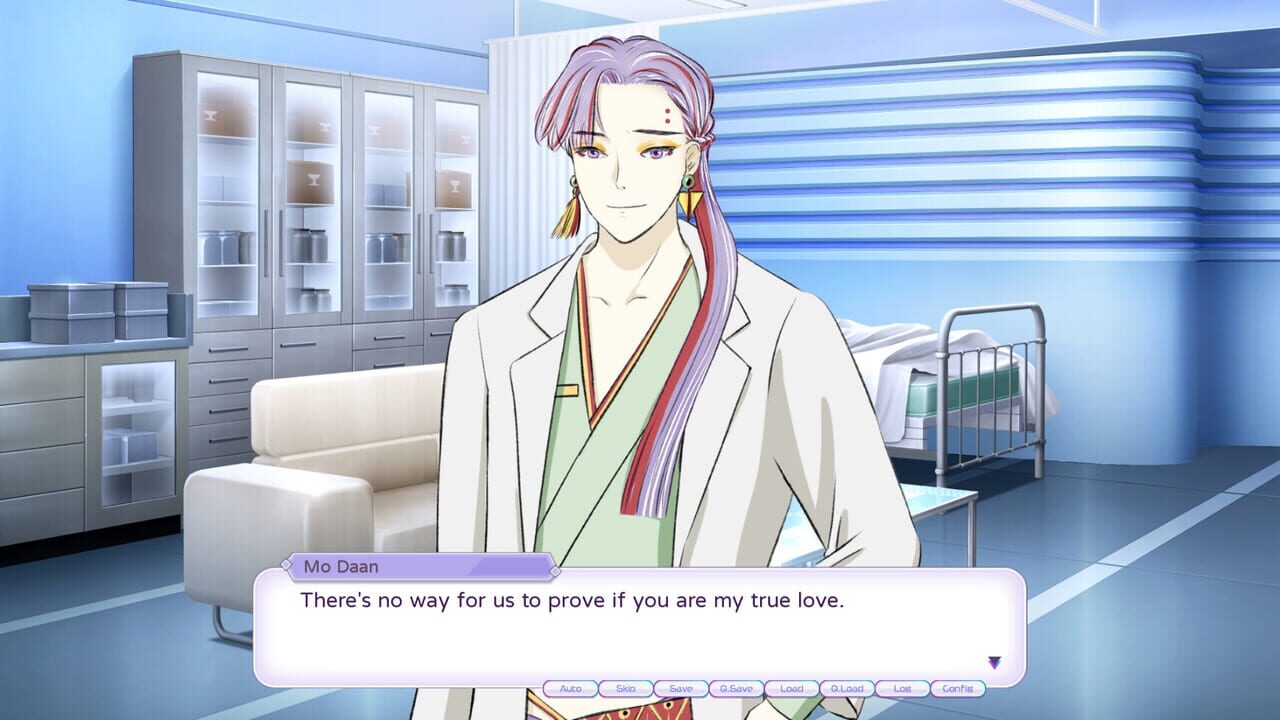Open the Load screen
Viewport: 1280px width, 720px height.
point(792,688)
